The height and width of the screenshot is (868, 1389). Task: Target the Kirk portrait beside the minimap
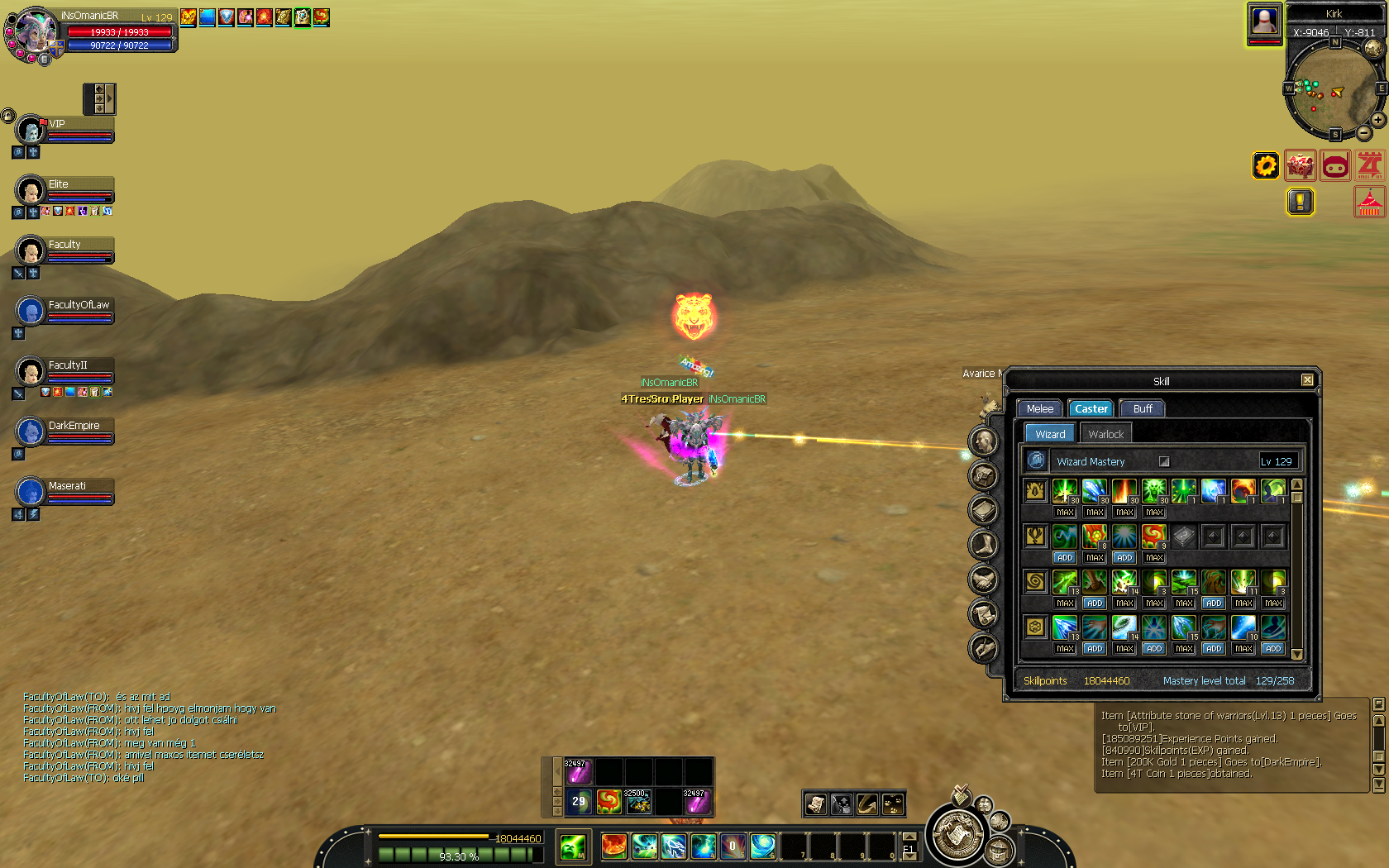click(1264, 21)
